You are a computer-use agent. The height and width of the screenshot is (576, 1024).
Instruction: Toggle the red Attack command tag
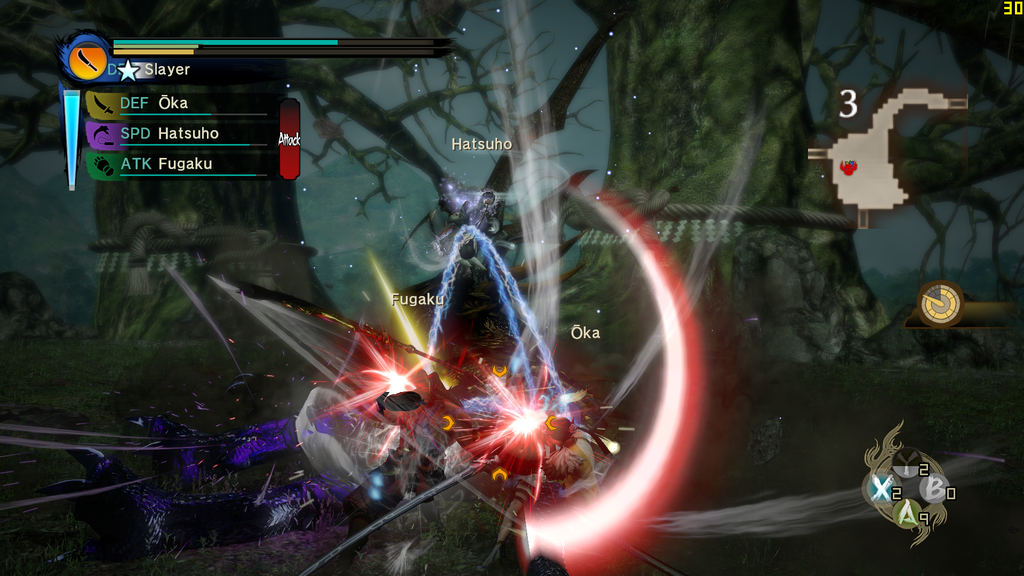point(290,139)
